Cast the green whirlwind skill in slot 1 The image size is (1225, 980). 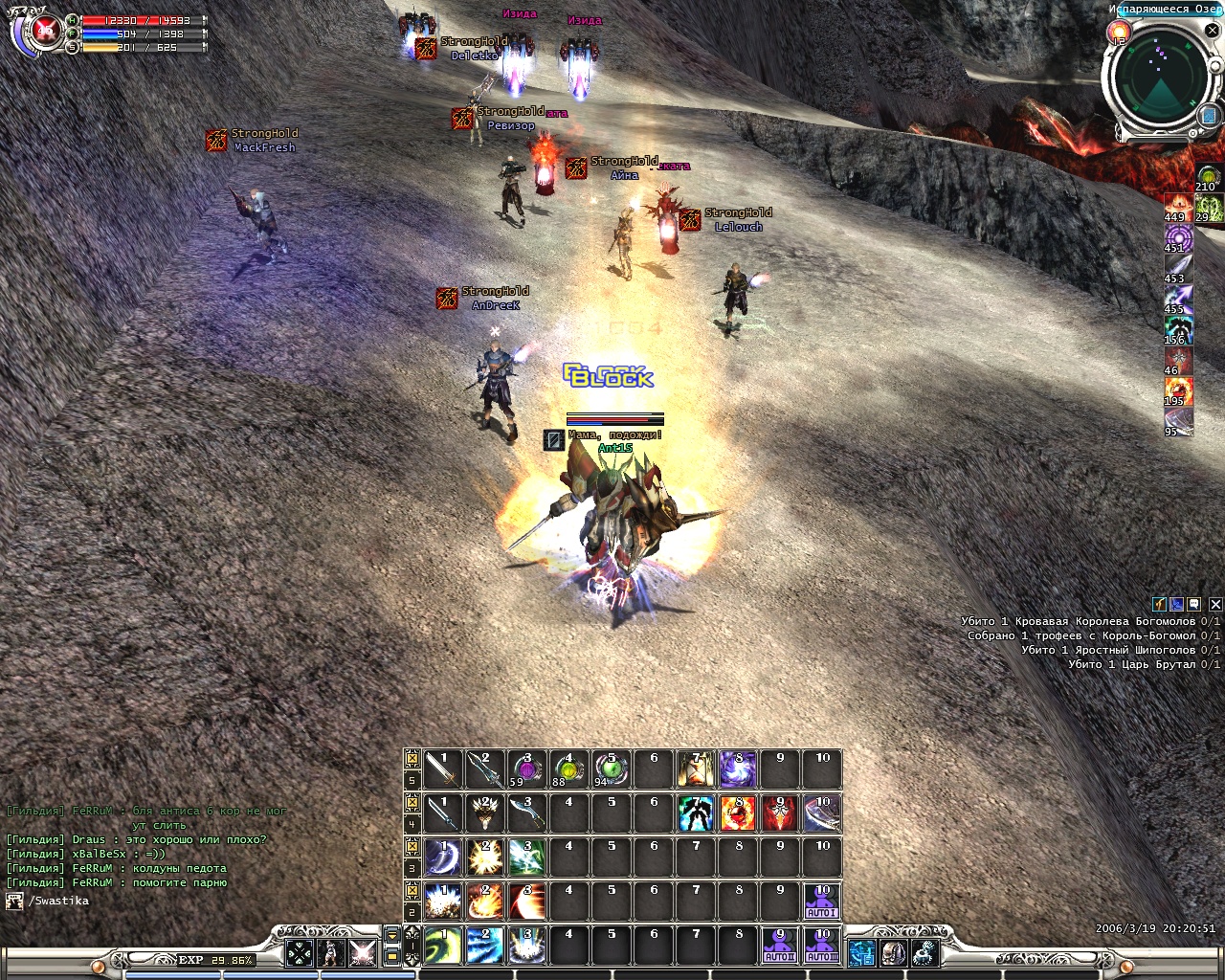coord(442,946)
